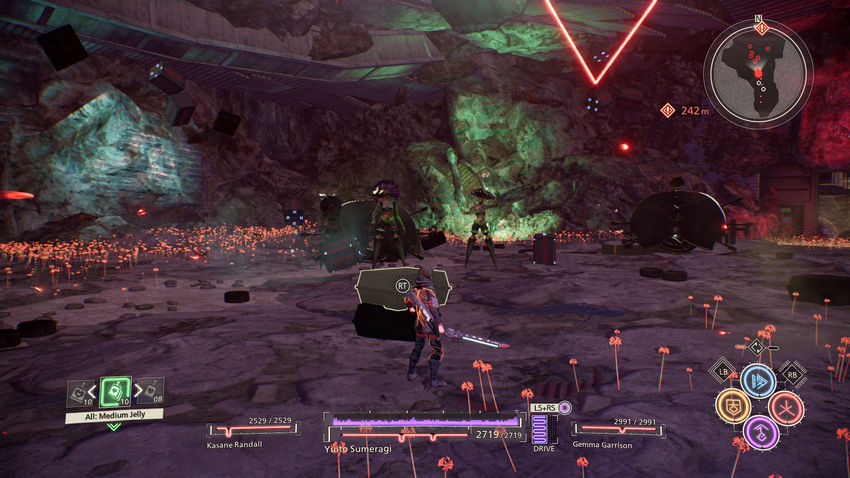Click the DRIVE gauge
Screen dimensions: 850x478
[x=544, y=428]
